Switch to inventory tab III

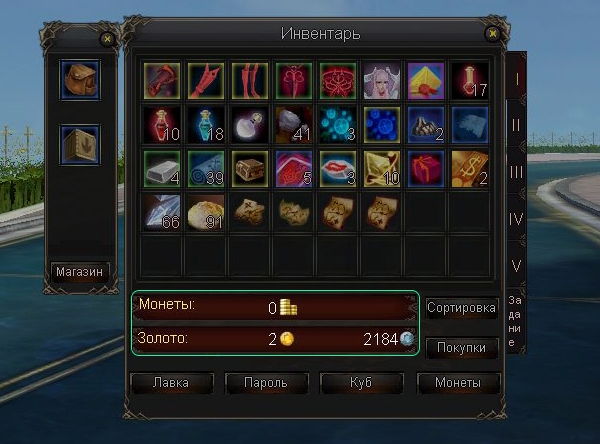tap(516, 171)
